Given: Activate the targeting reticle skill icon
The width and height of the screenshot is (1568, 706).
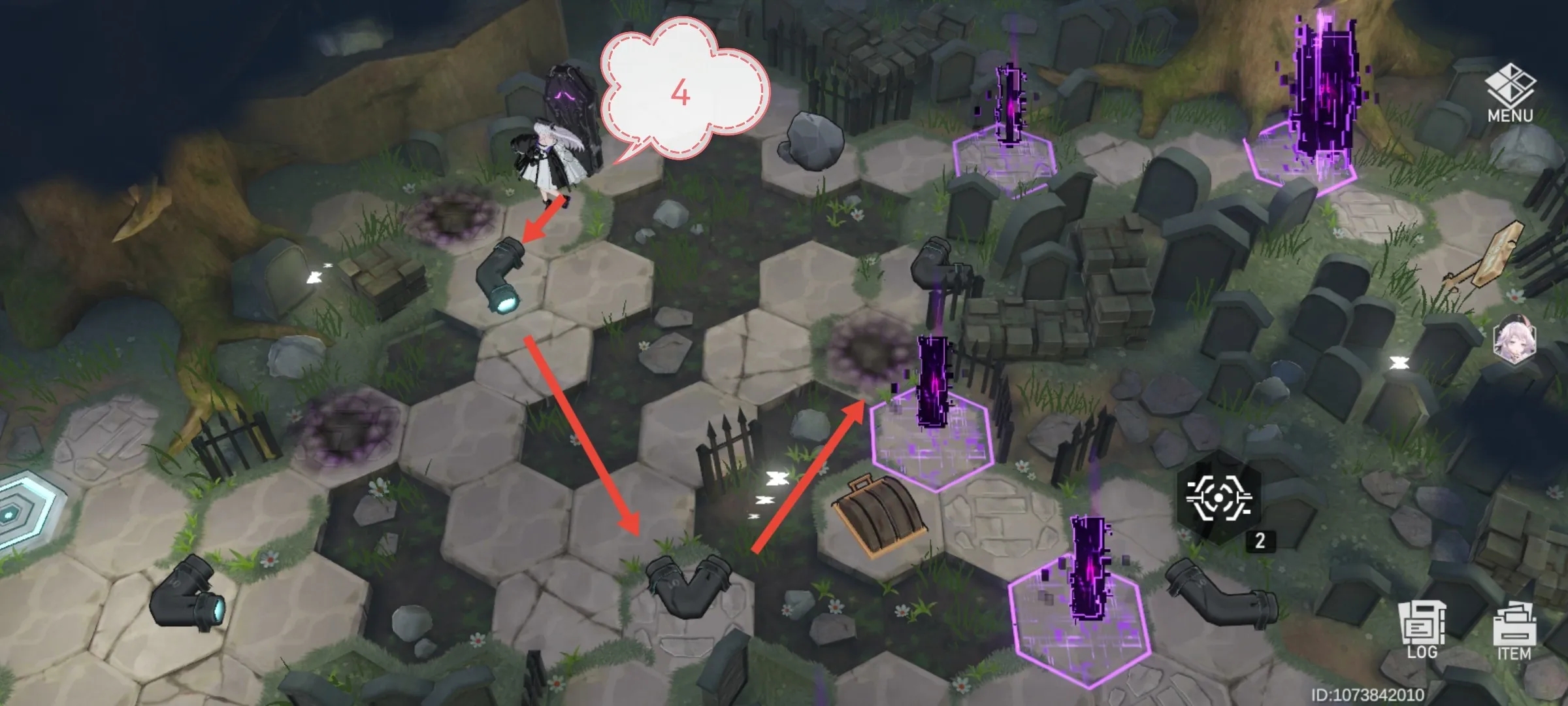Looking at the screenshot, I should (x=1217, y=498).
